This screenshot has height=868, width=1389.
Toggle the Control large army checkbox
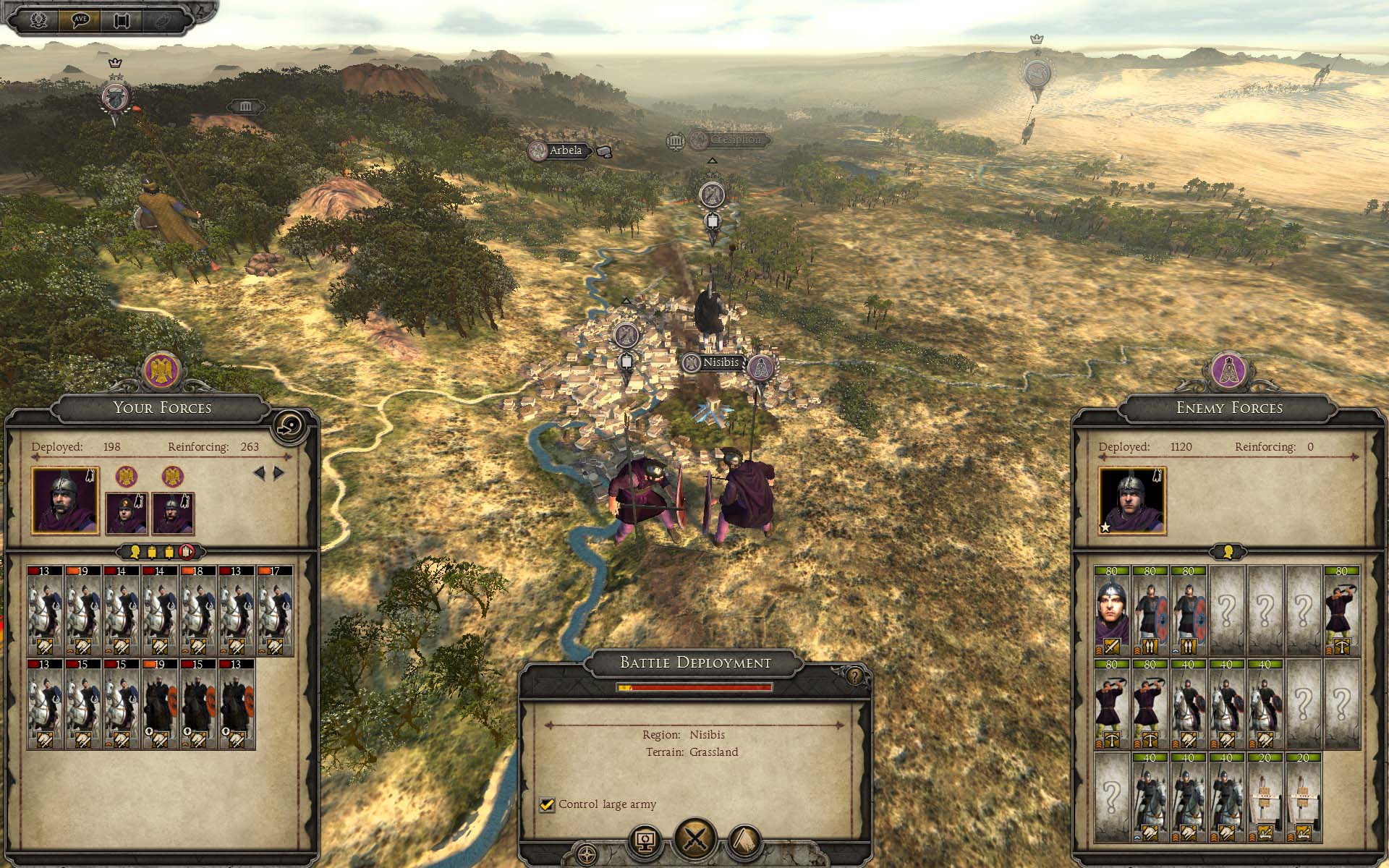click(x=547, y=804)
